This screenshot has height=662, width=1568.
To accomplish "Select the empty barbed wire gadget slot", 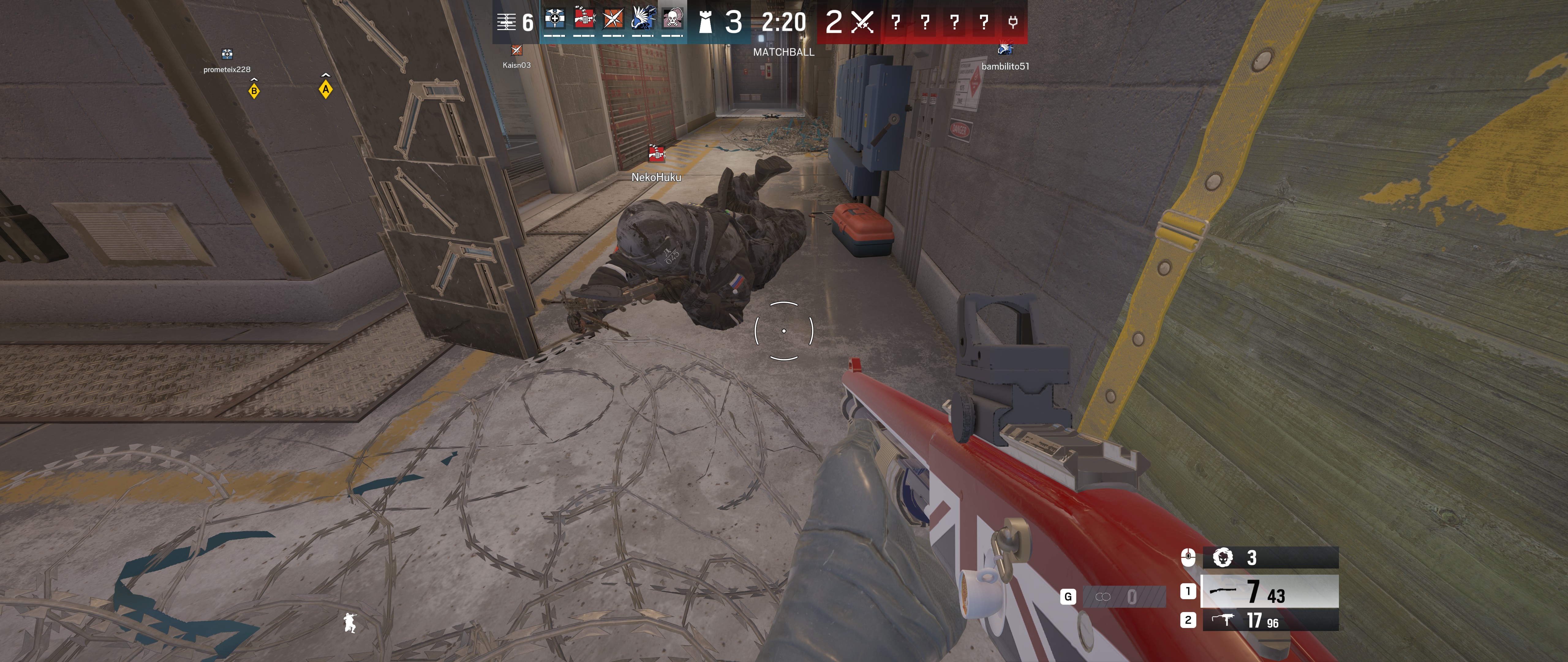I will [1124, 597].
